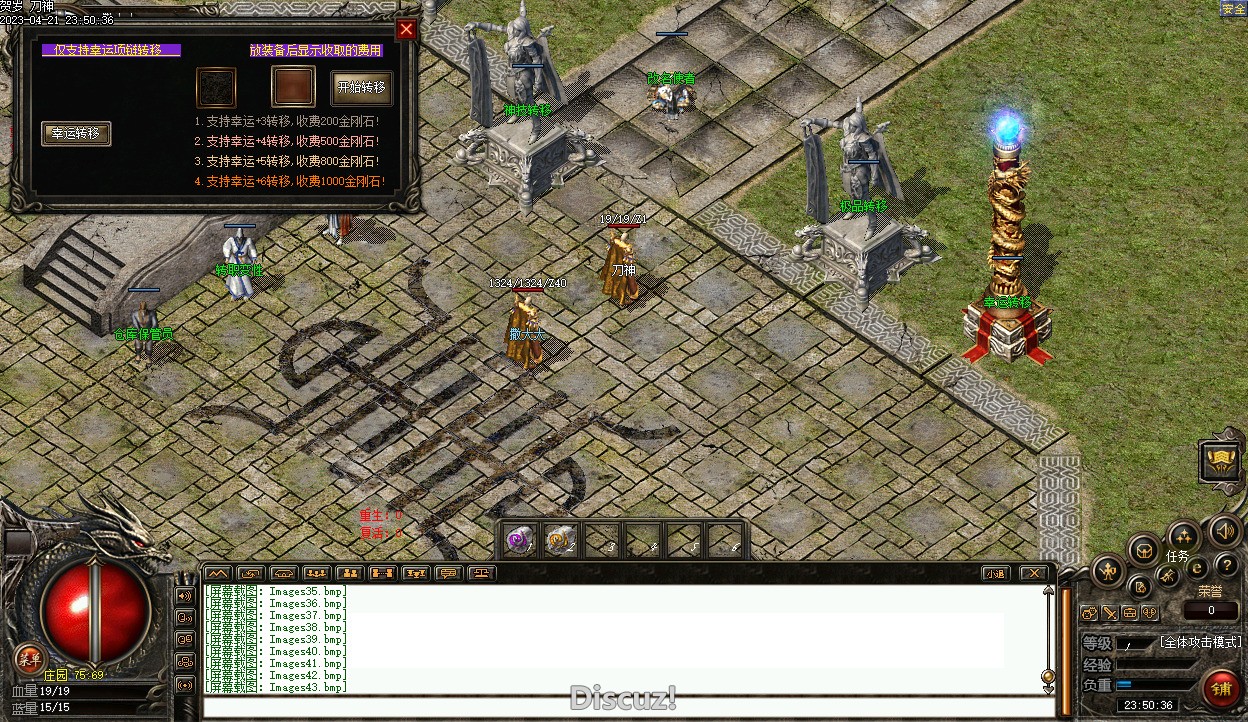Use the orange scroll in hotbar slot 2
Screen dimensions: 1248x722
[x=560, y=540]
